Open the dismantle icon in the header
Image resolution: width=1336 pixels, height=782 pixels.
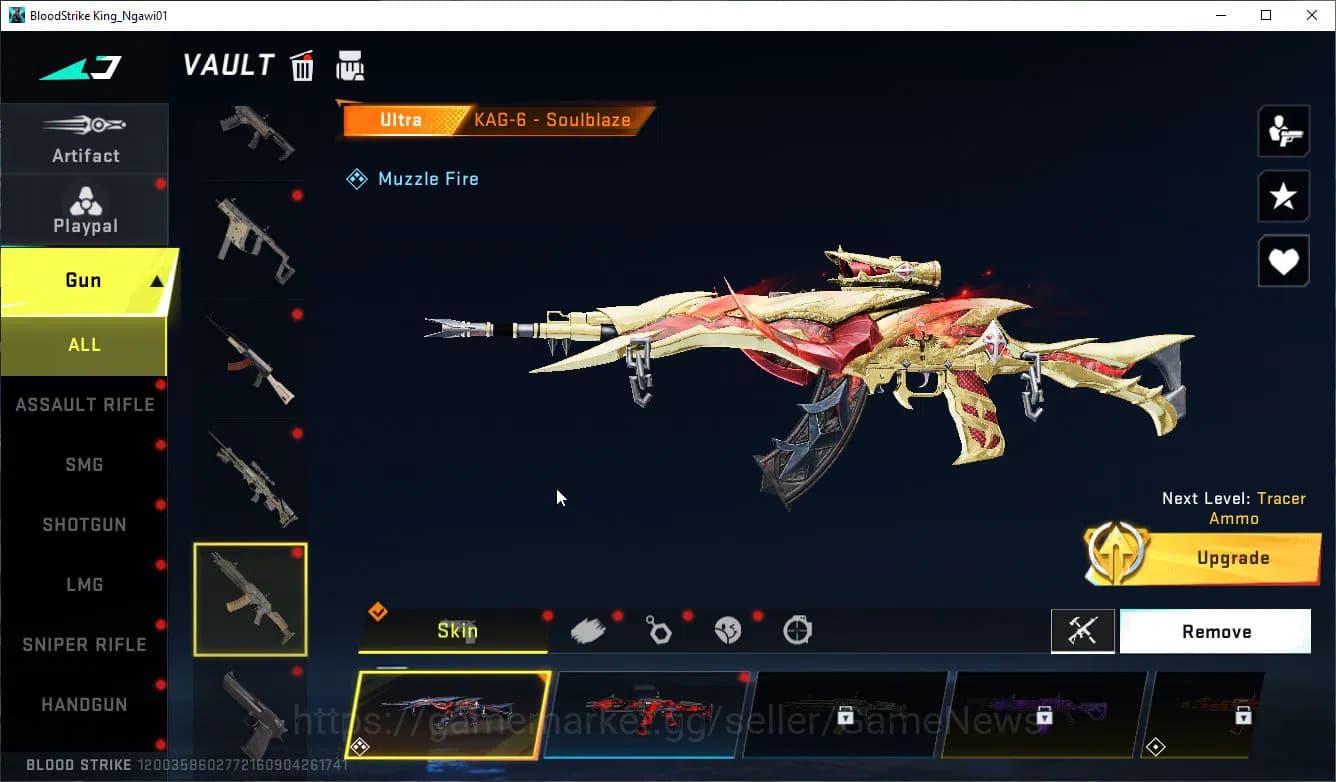click(x=350, y=65)
